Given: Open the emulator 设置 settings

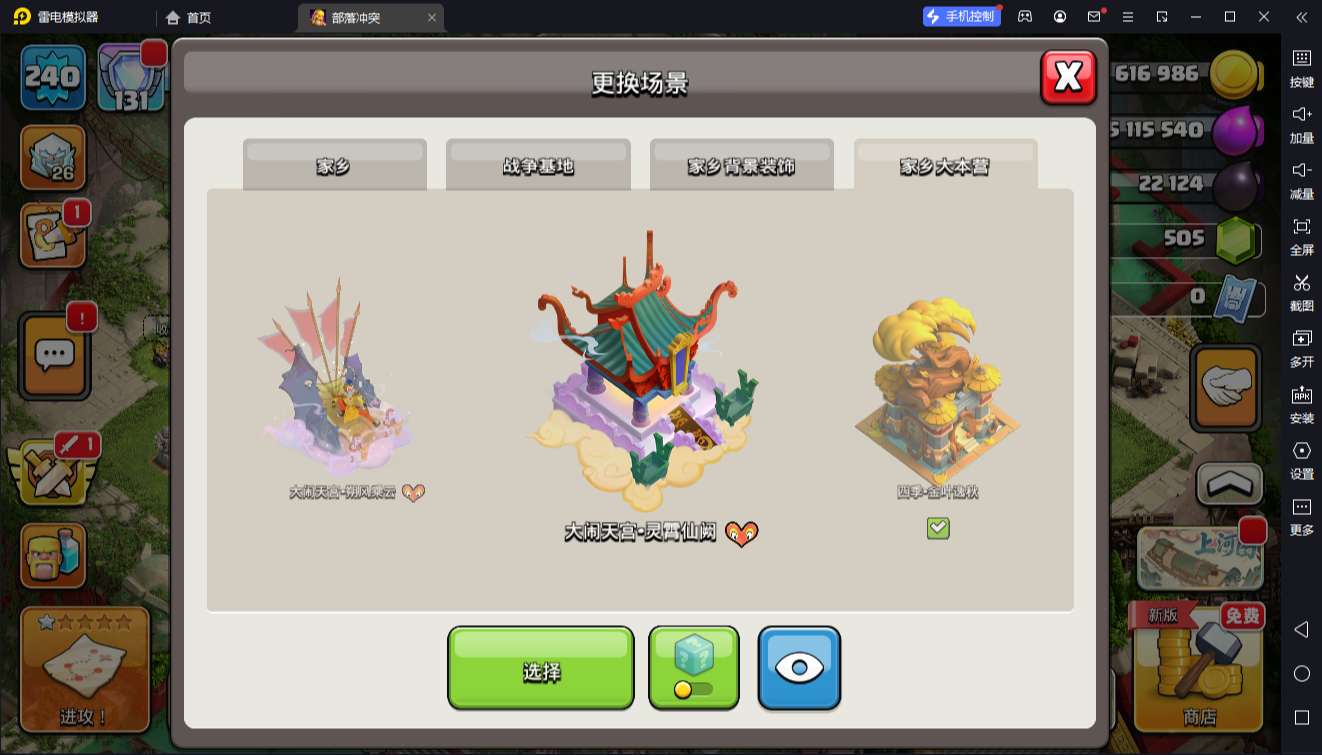Looking at the screenshot, I should [1301, 457].
